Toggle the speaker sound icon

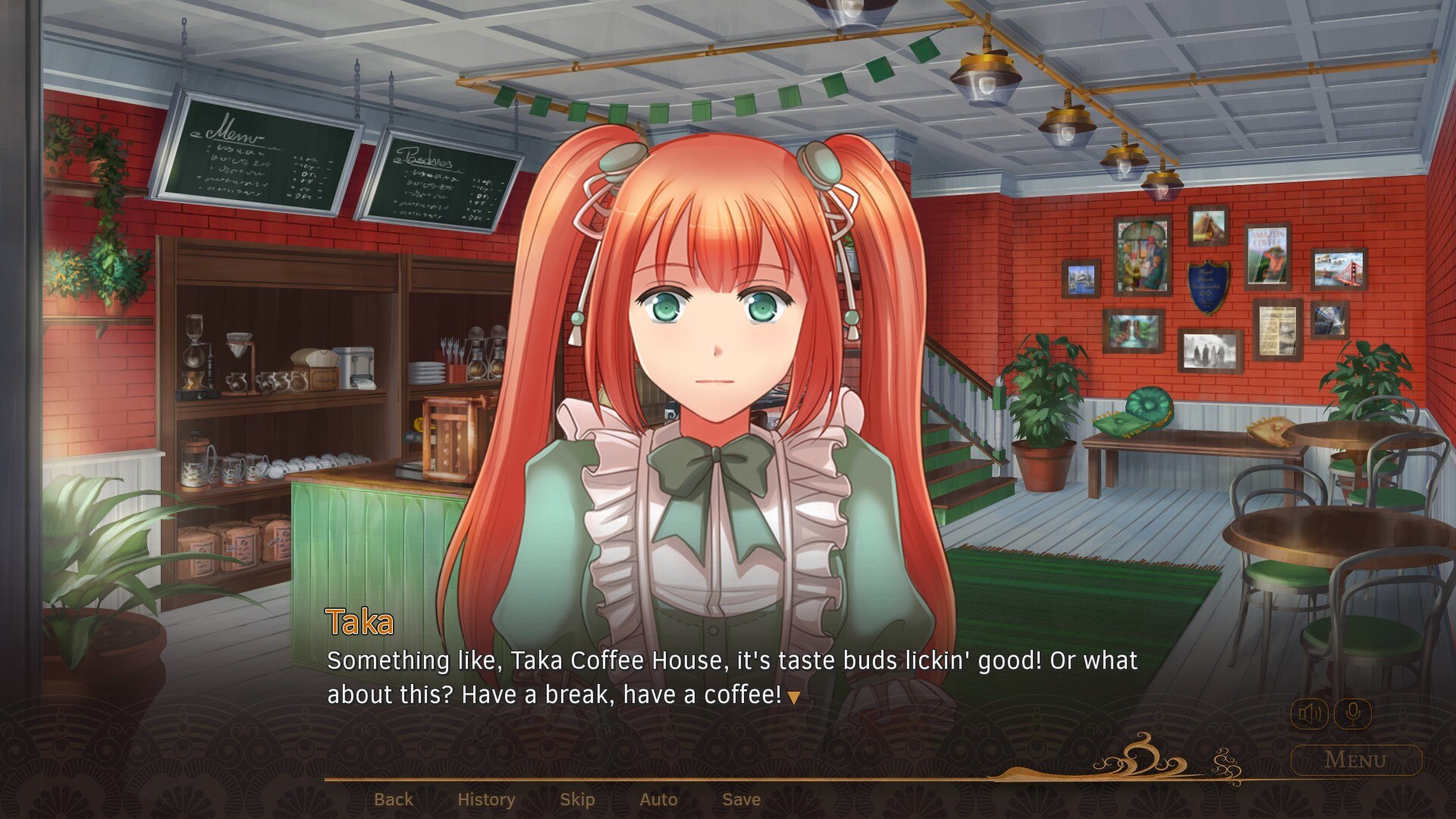click(1310, 714)
